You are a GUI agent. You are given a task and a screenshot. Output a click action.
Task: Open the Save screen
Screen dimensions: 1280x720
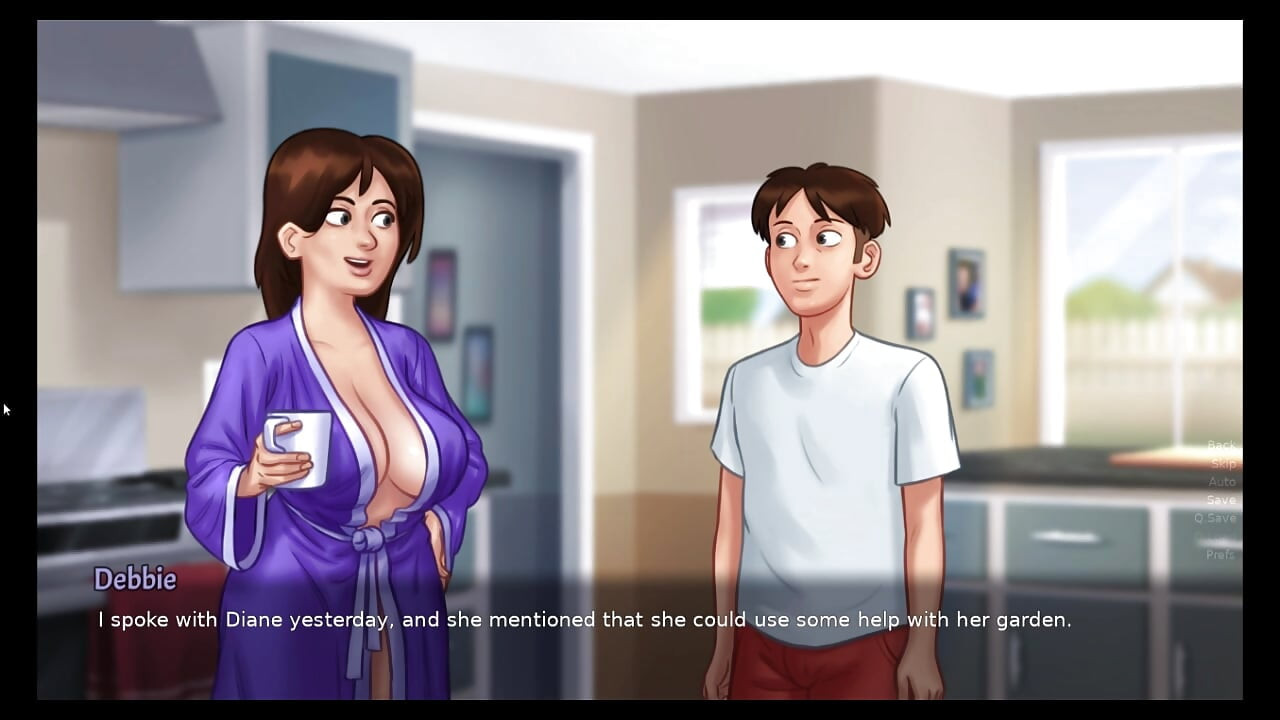tap(1221, 499)
